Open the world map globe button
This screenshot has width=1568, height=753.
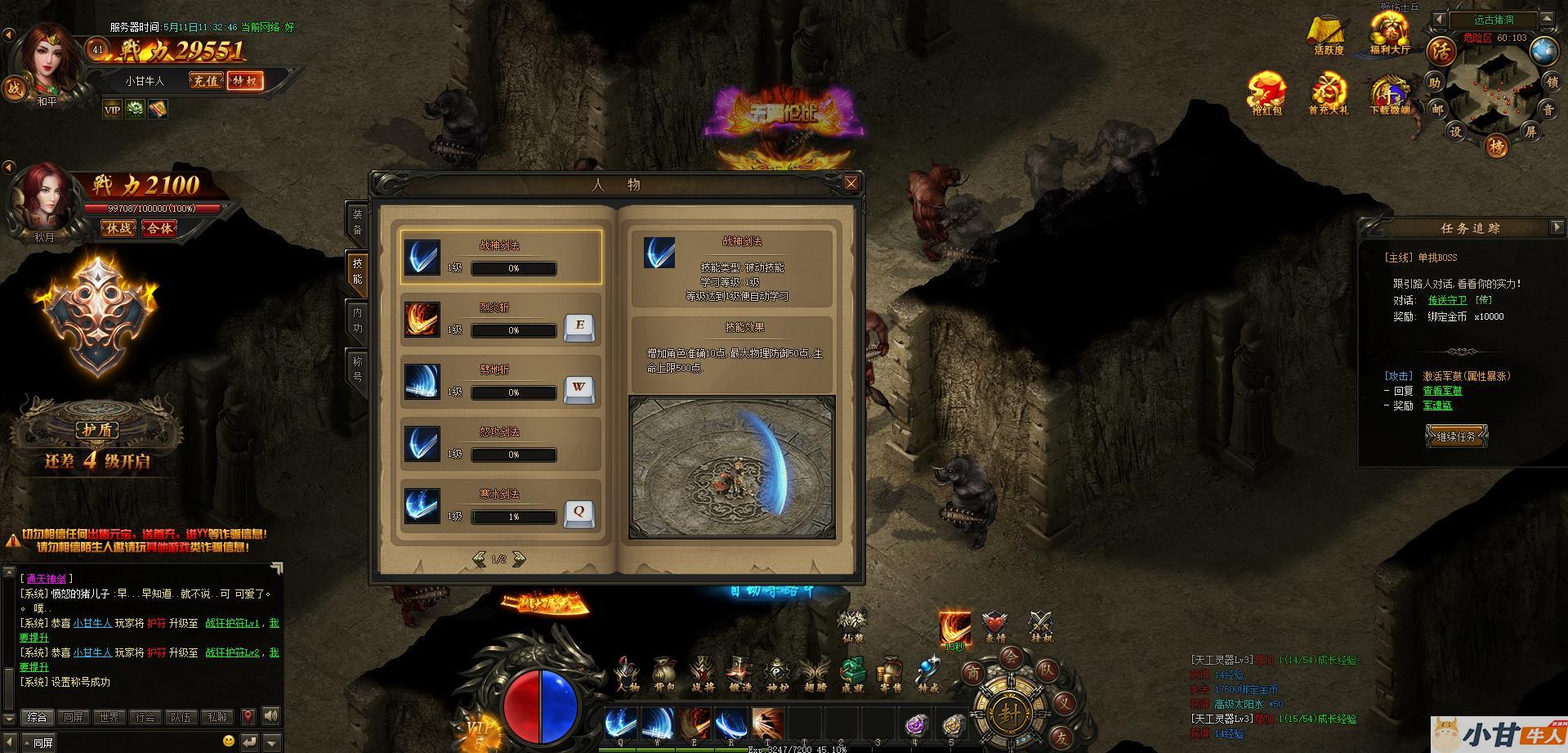[1543, 51]
